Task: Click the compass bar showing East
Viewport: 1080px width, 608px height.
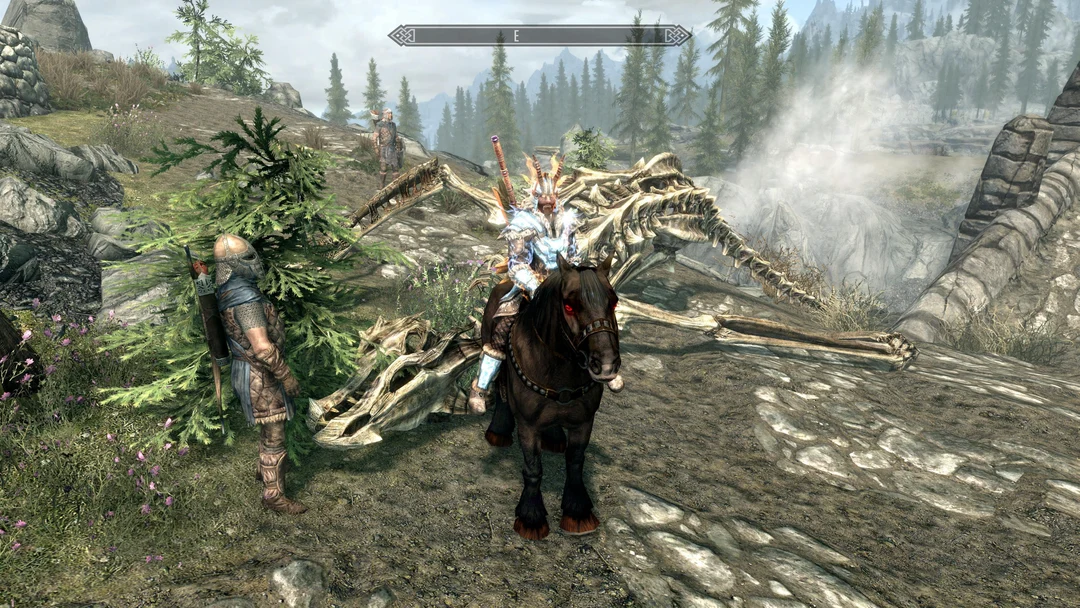Action: (540, 35)
